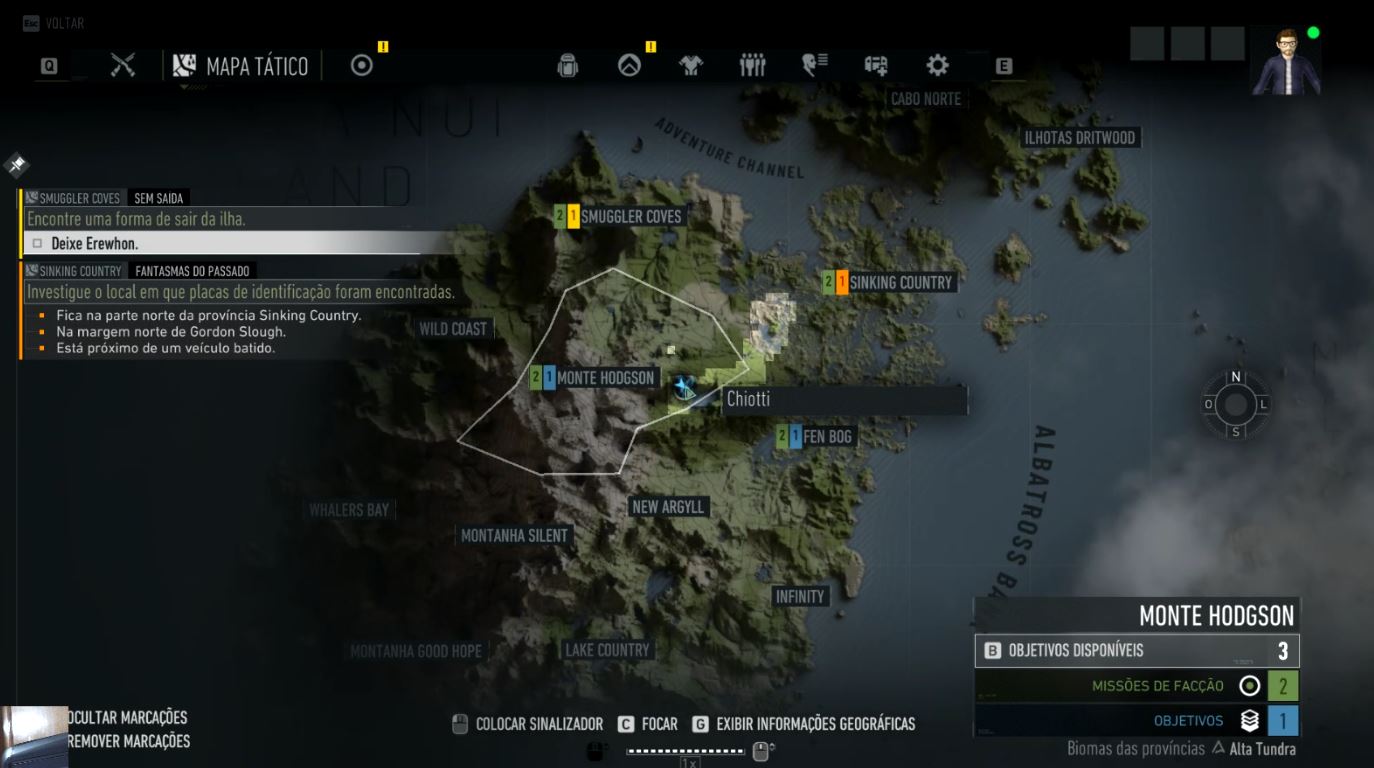The height and width of the screenshot is (768, 1374).
Task: Select the Fantasmas do Passado mission entry
Action: tap(193, 271)
